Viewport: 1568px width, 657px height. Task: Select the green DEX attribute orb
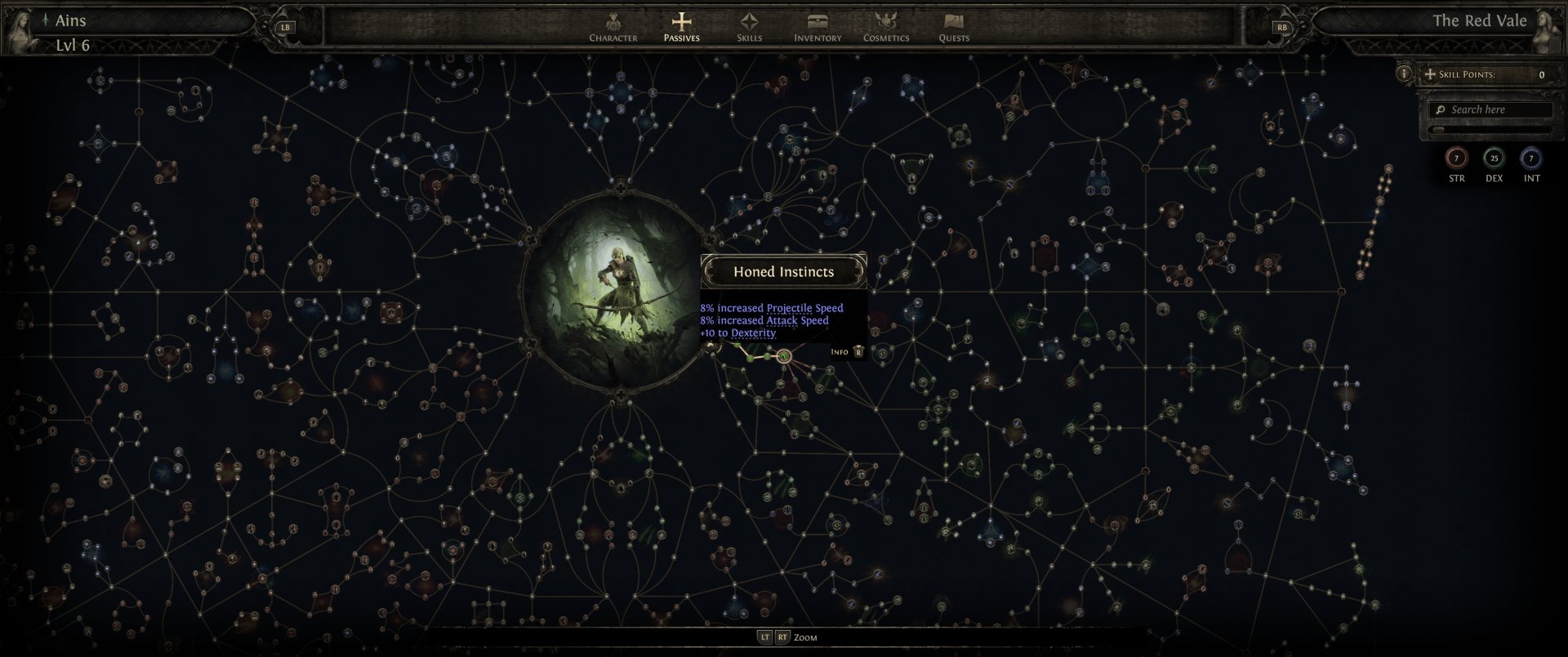[1494, 159]
